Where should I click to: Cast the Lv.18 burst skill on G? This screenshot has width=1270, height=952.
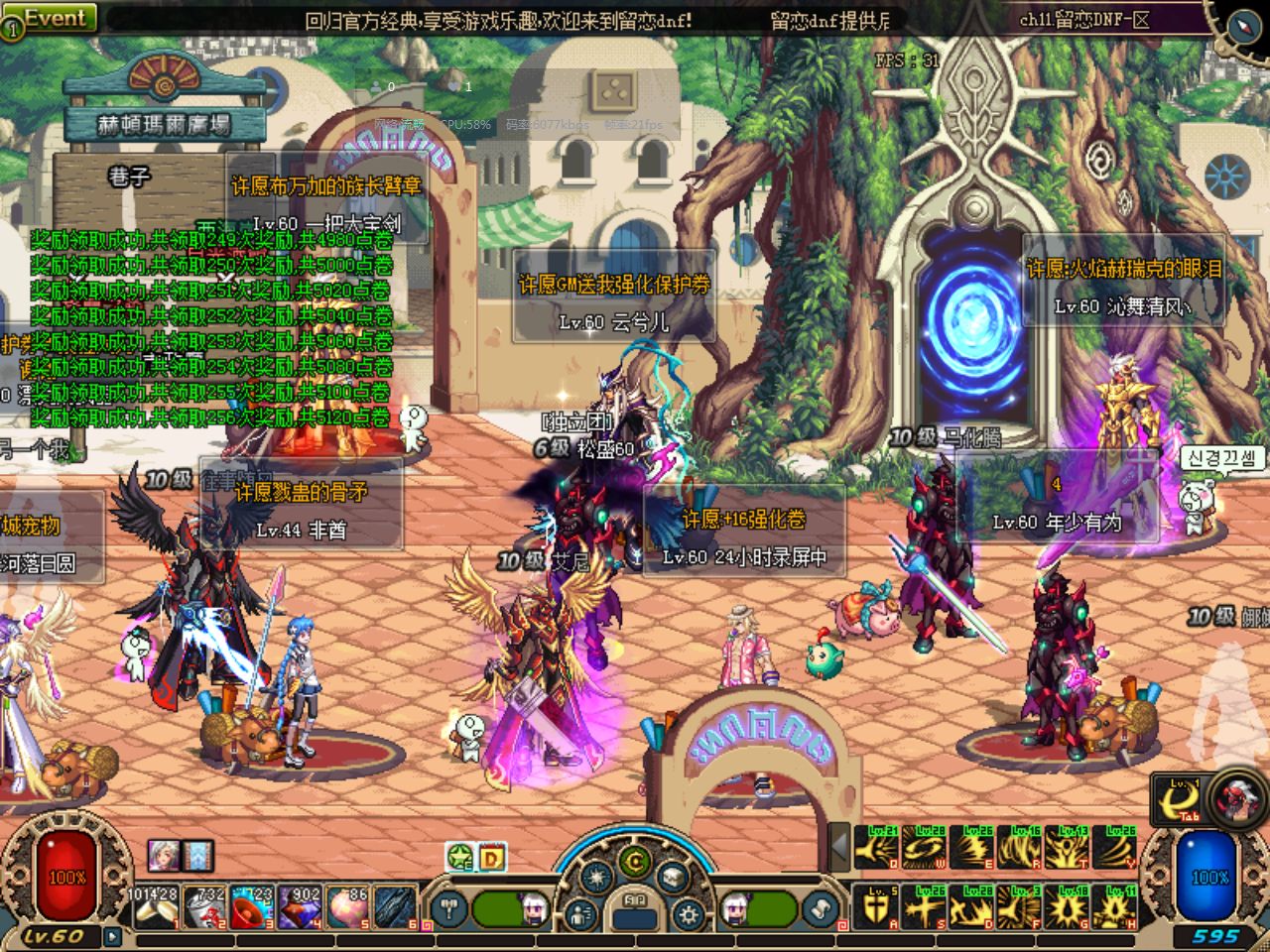pos(1070,906)
